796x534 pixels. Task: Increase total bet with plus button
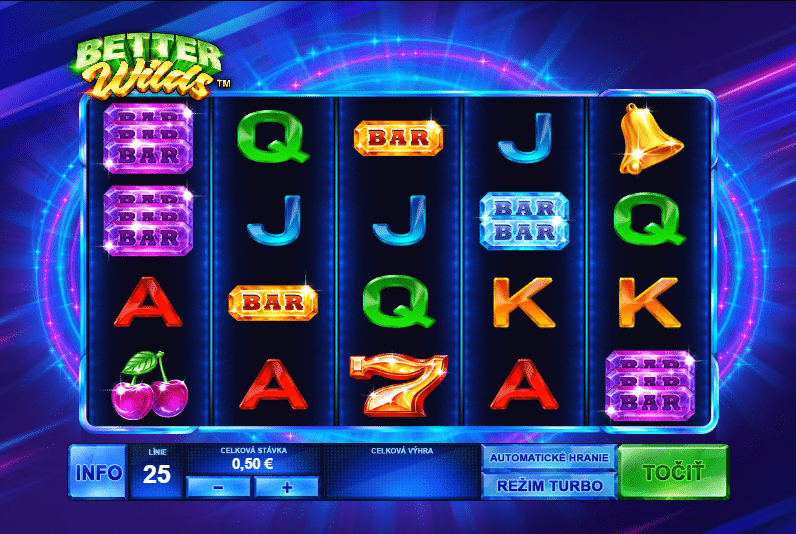point(286,487)
